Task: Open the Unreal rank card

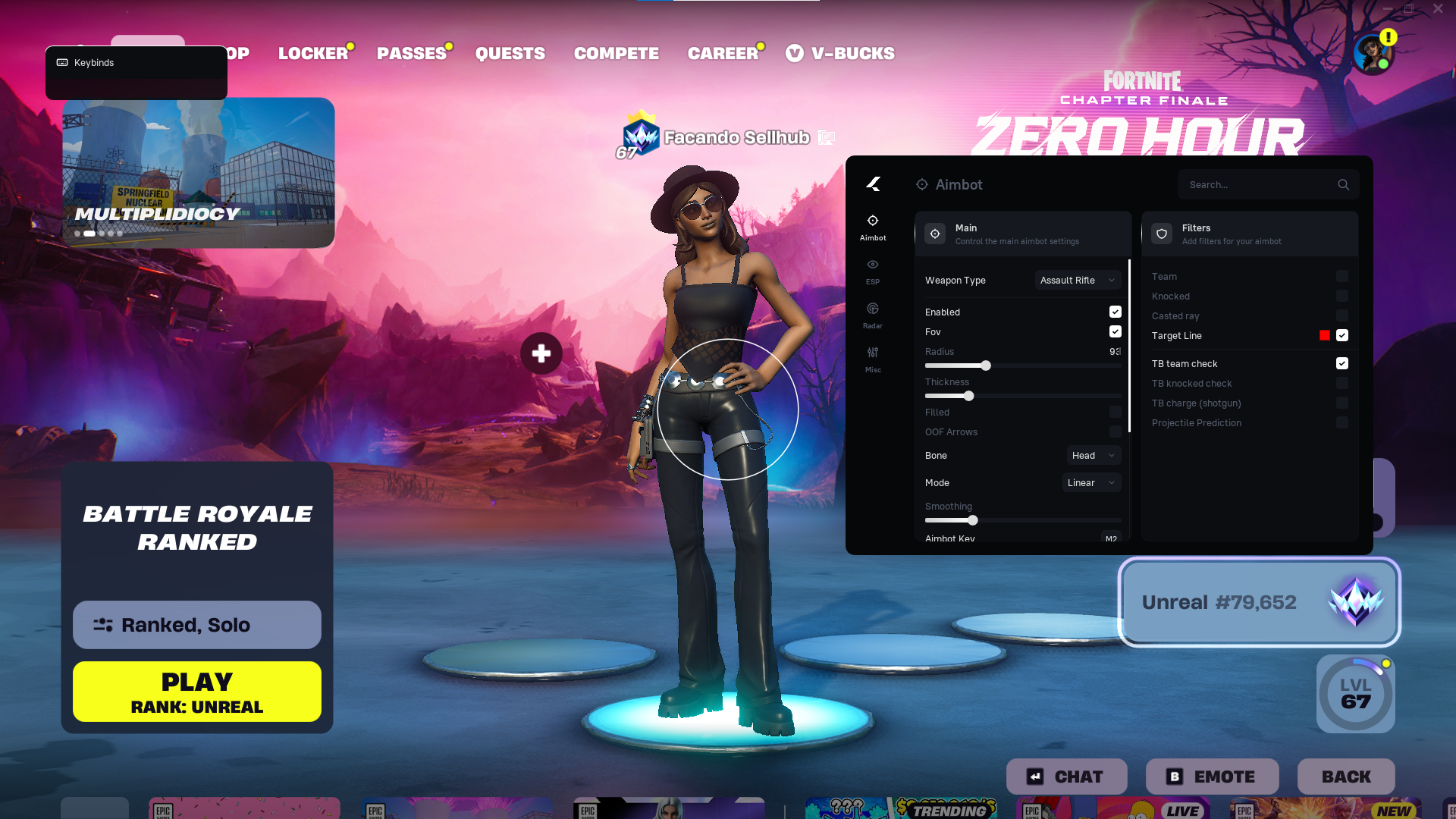Action: [1259, 602]
